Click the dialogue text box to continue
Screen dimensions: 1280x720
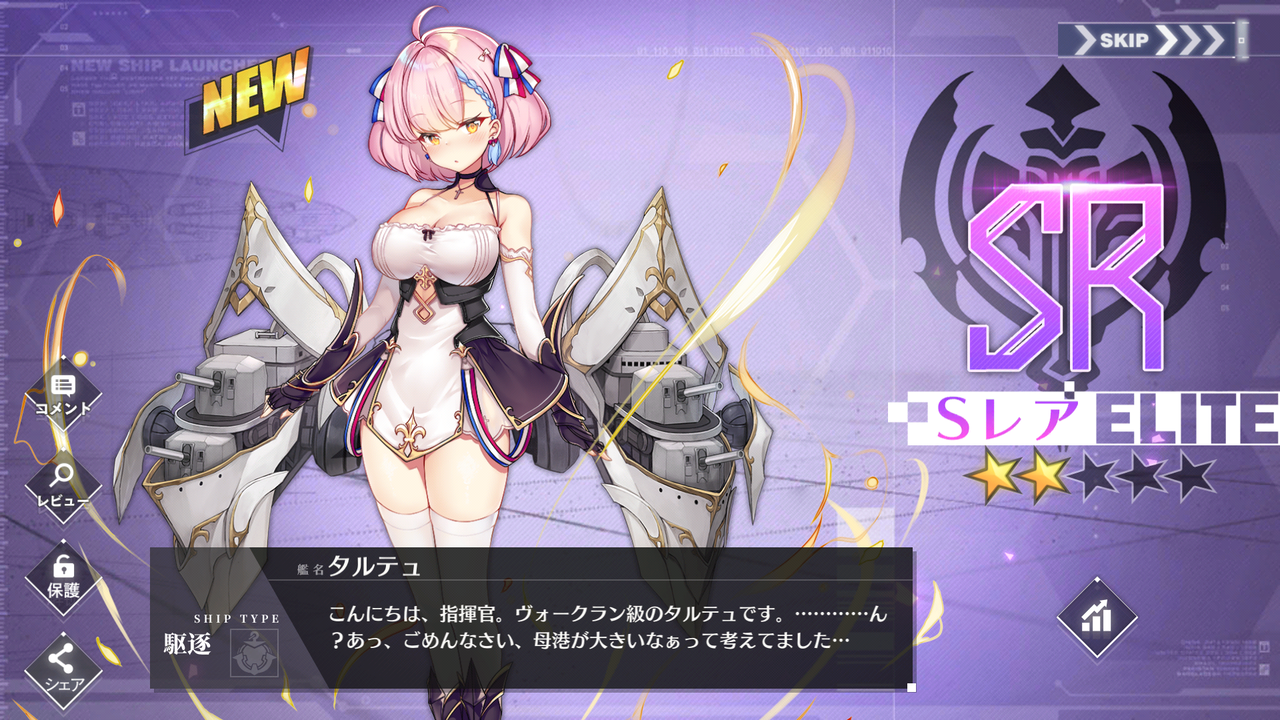600,625
